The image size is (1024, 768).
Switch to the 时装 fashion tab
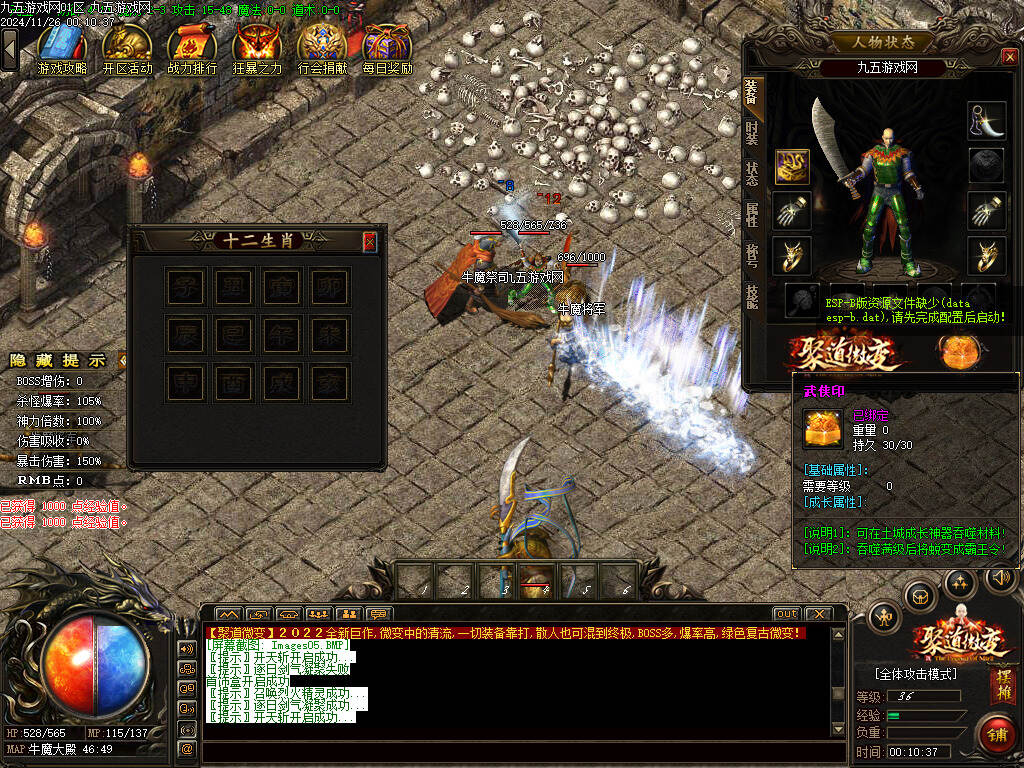(x=752, y=132)
